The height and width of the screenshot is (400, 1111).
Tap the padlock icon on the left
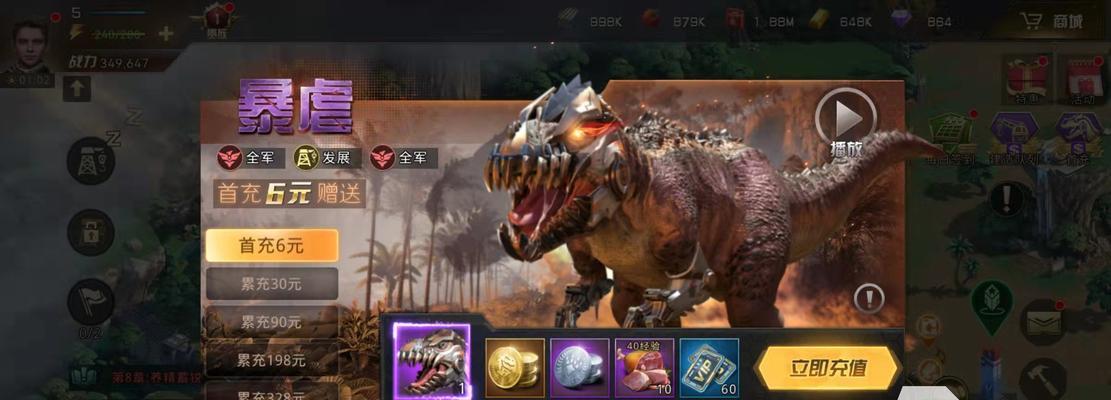point(90,232)
